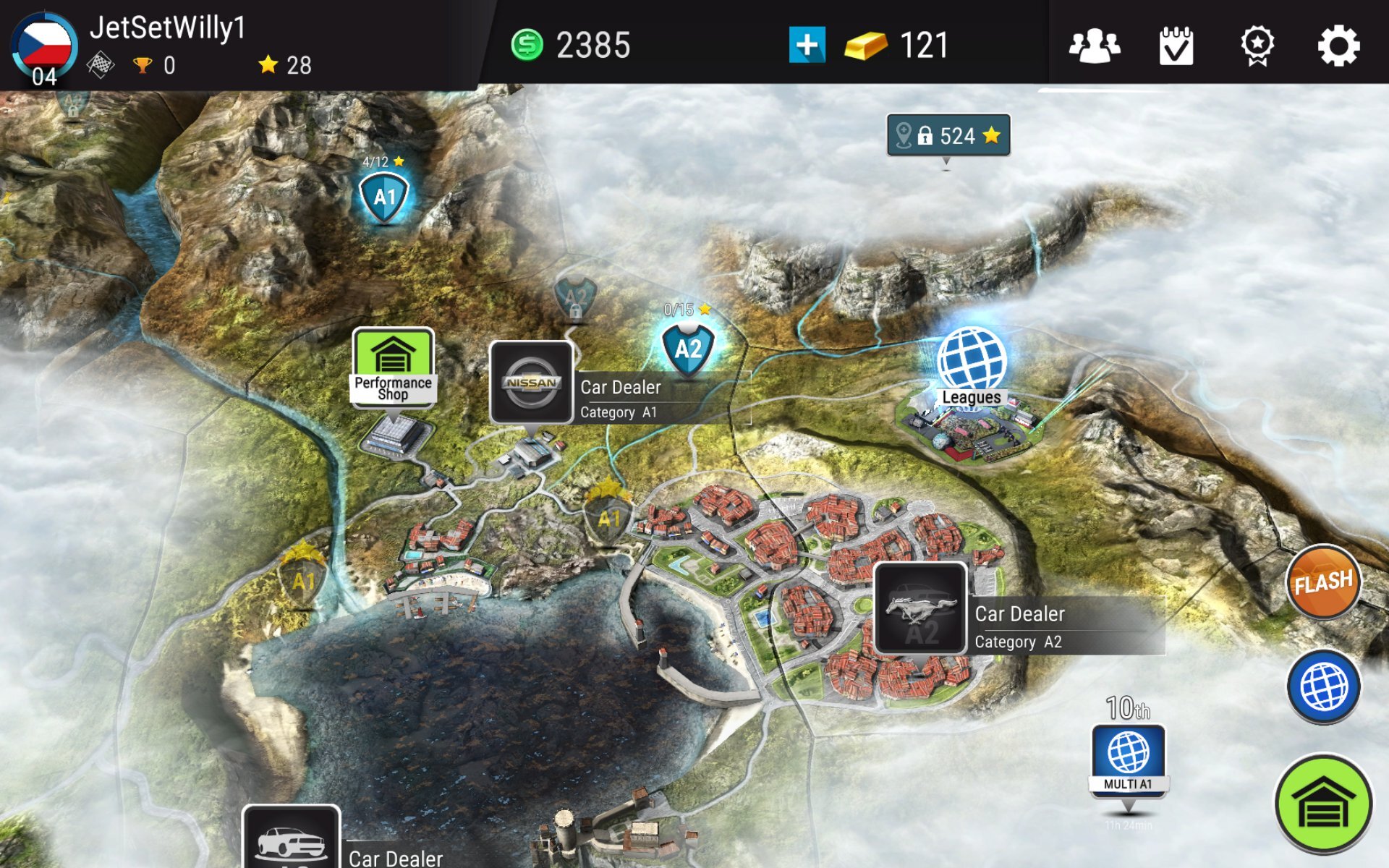Select the locked 524 star region marker
The image size is (1389, 868).
[948, 135]
